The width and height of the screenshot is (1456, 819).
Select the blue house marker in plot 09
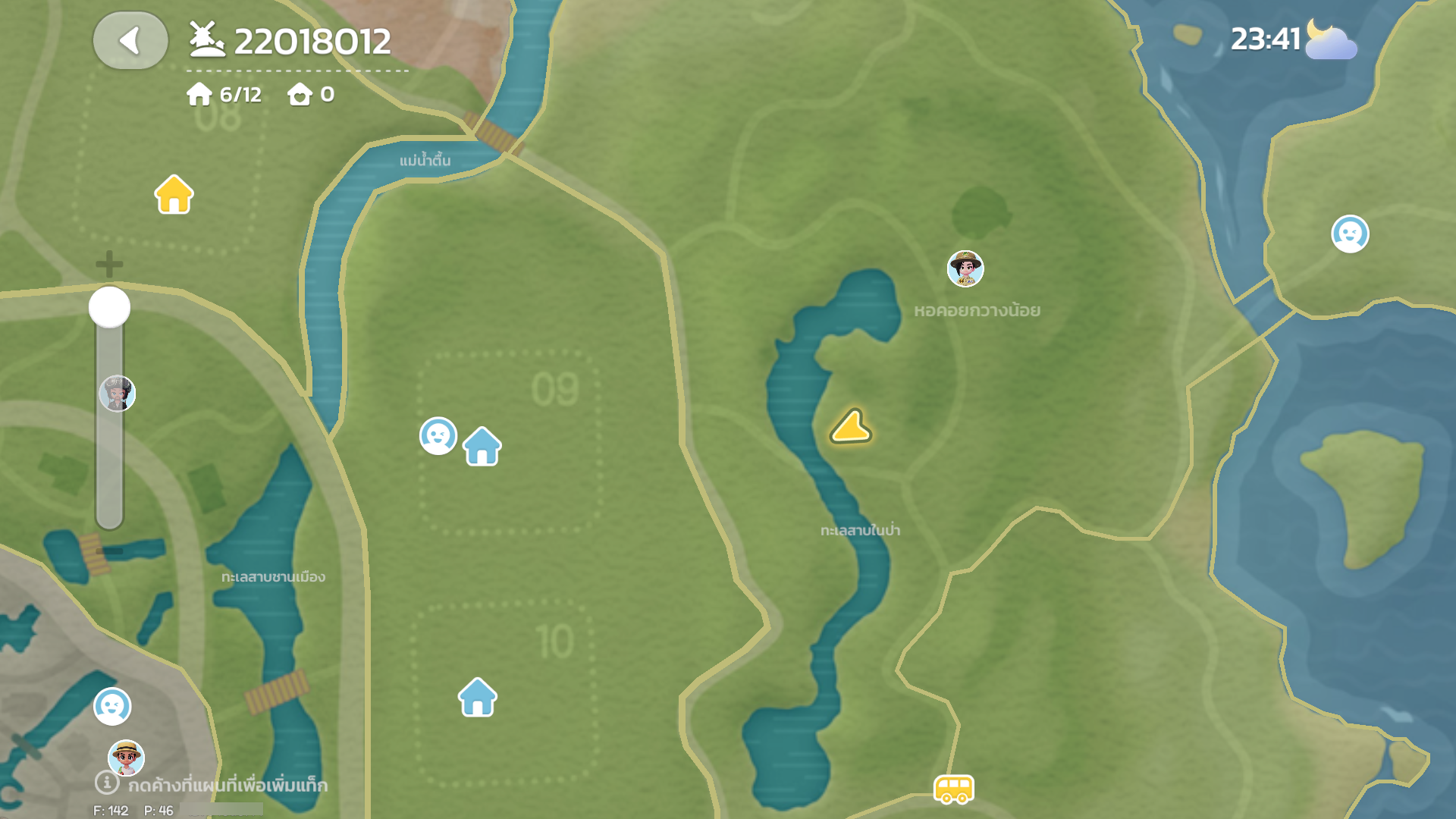[482, 446]
